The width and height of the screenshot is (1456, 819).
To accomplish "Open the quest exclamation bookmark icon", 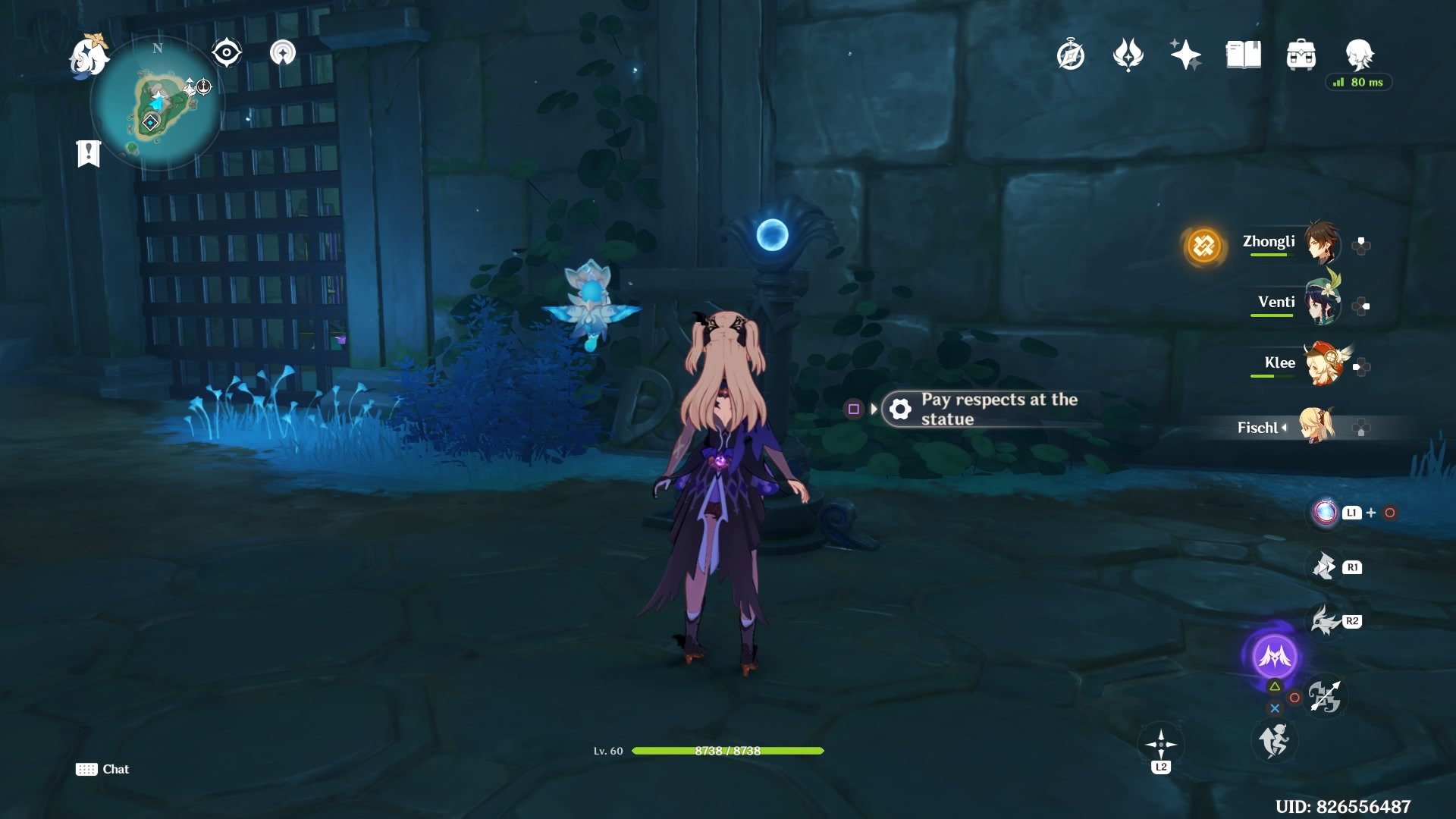I will 89,153.
